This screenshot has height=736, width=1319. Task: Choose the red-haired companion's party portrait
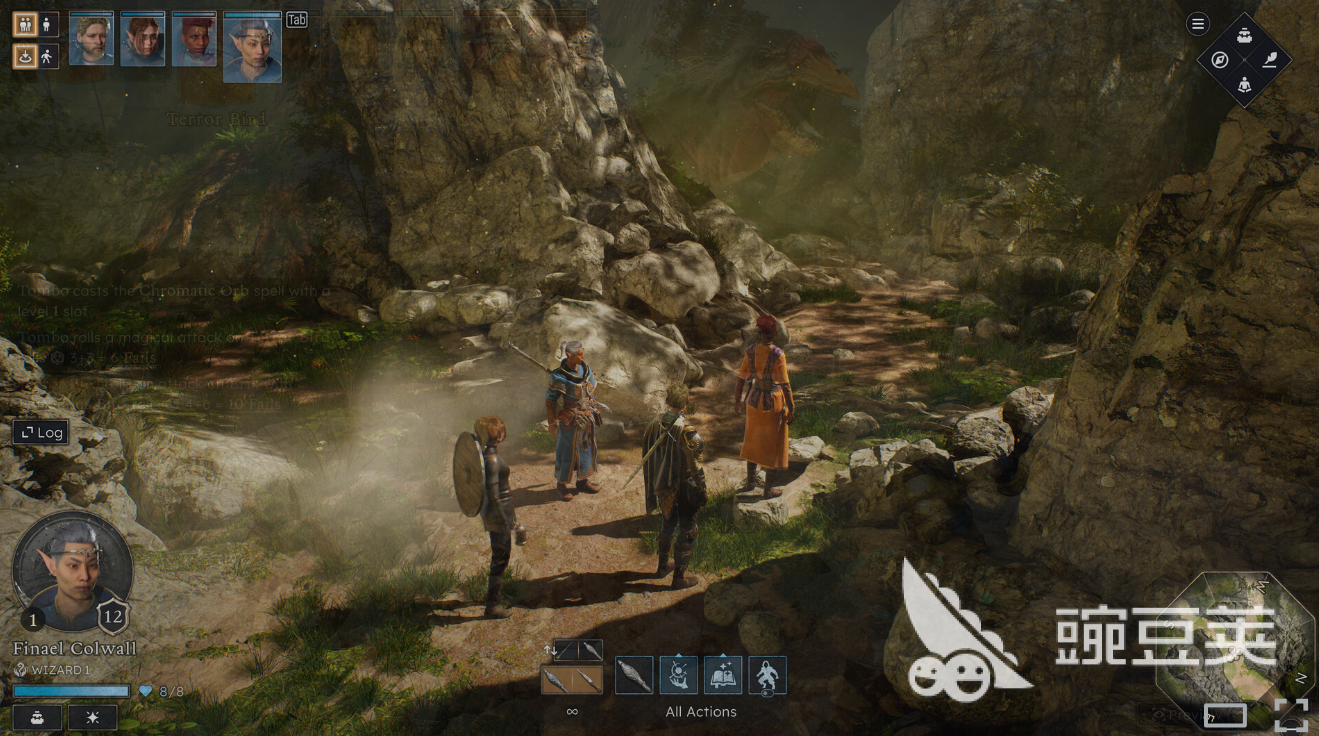[x=194, y=40]
